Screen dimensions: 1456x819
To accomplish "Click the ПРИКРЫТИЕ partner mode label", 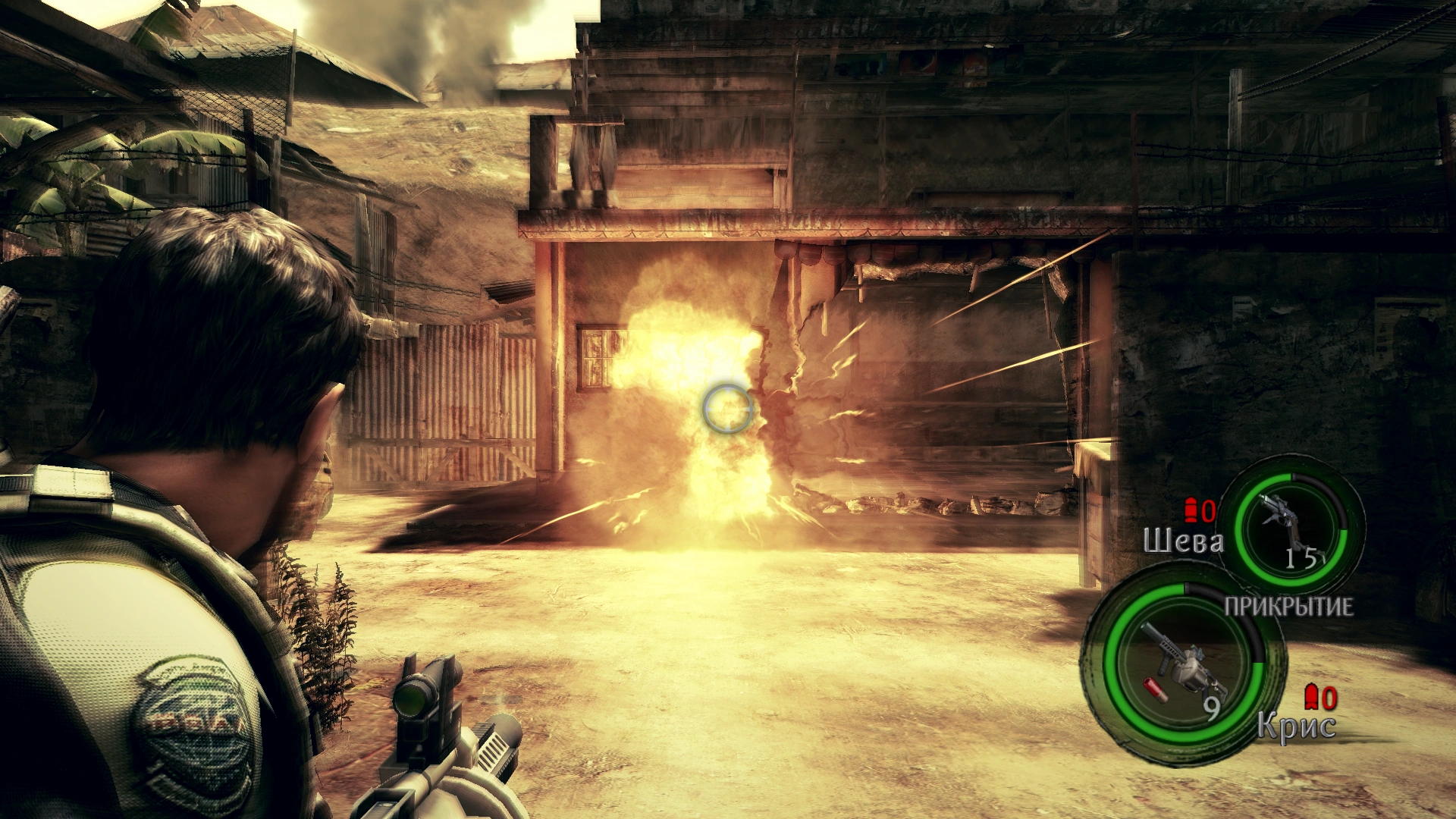I will tap(1288, 606).
